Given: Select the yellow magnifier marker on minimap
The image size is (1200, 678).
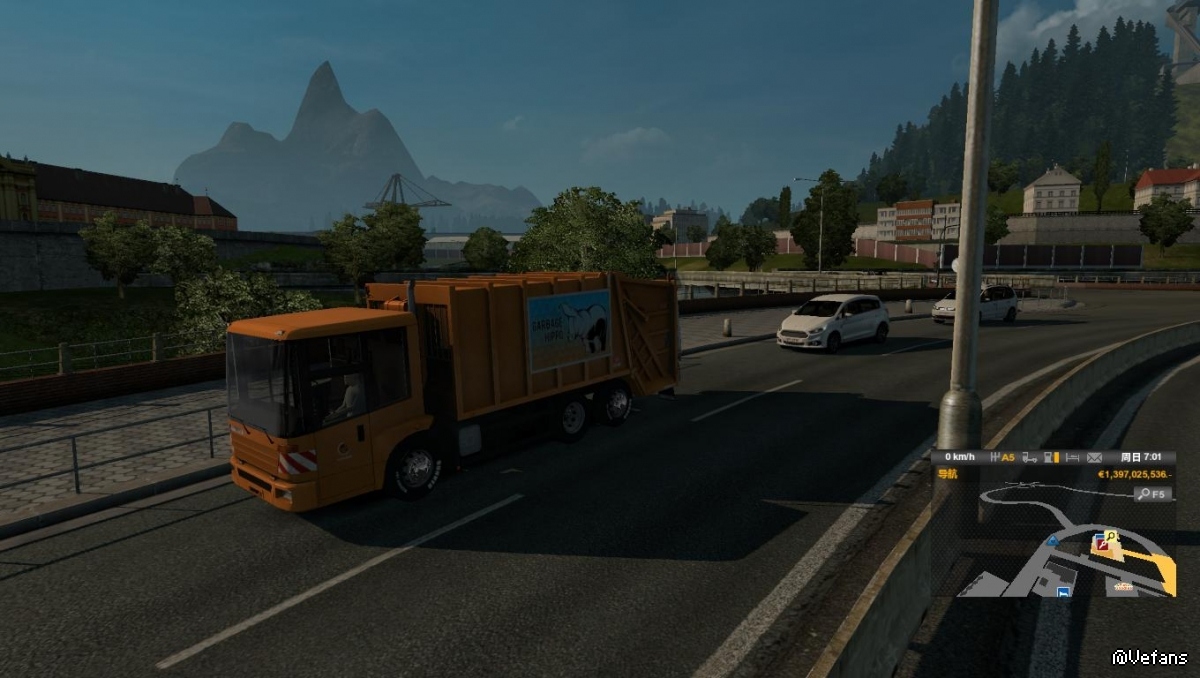Looking at the screenshot, I should pos(1112,537).
